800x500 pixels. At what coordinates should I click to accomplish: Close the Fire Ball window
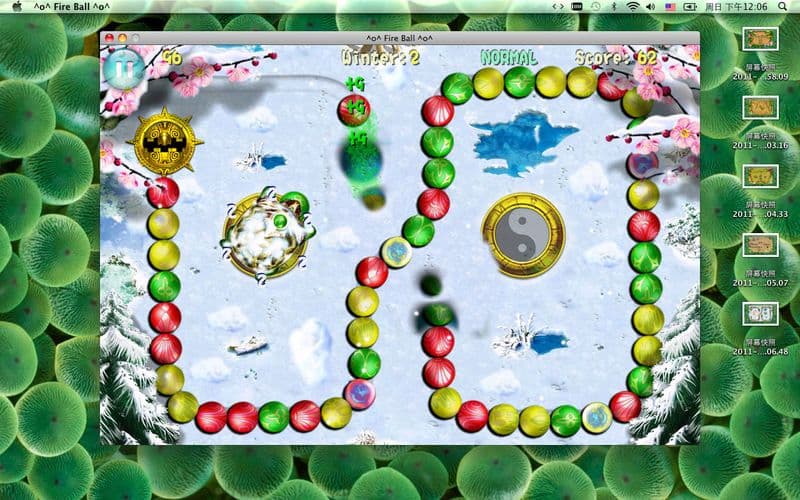(108, 38)
